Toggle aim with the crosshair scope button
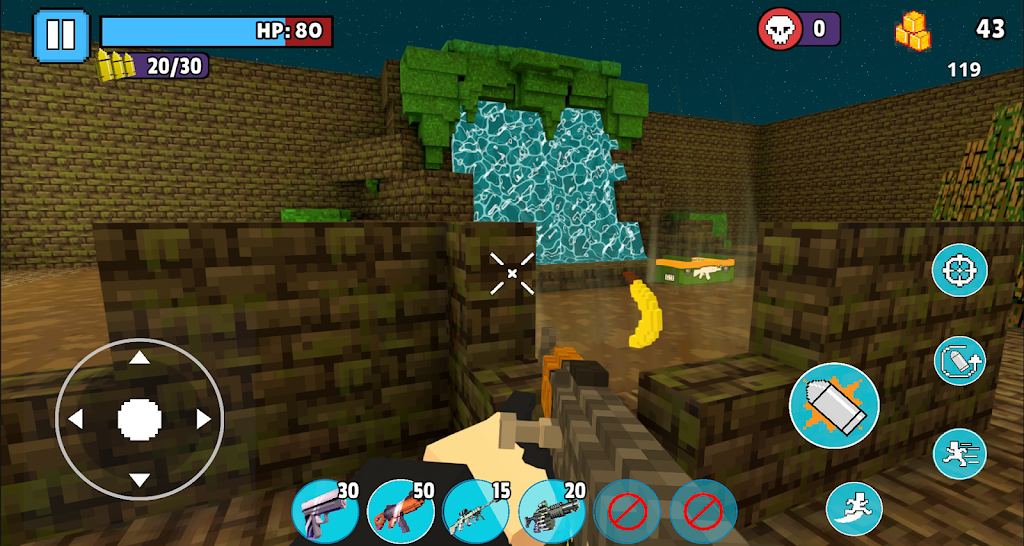This screenshot has width=1024, height=546. coord(960,270)
